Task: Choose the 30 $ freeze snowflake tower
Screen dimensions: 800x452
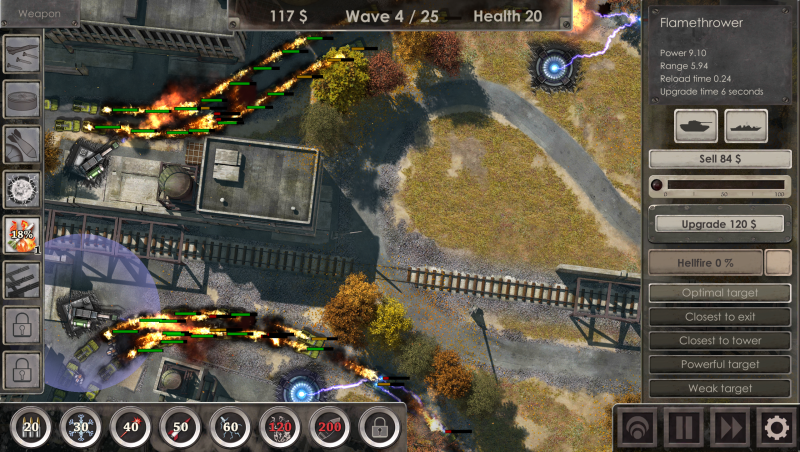Action: coord(81,428)
